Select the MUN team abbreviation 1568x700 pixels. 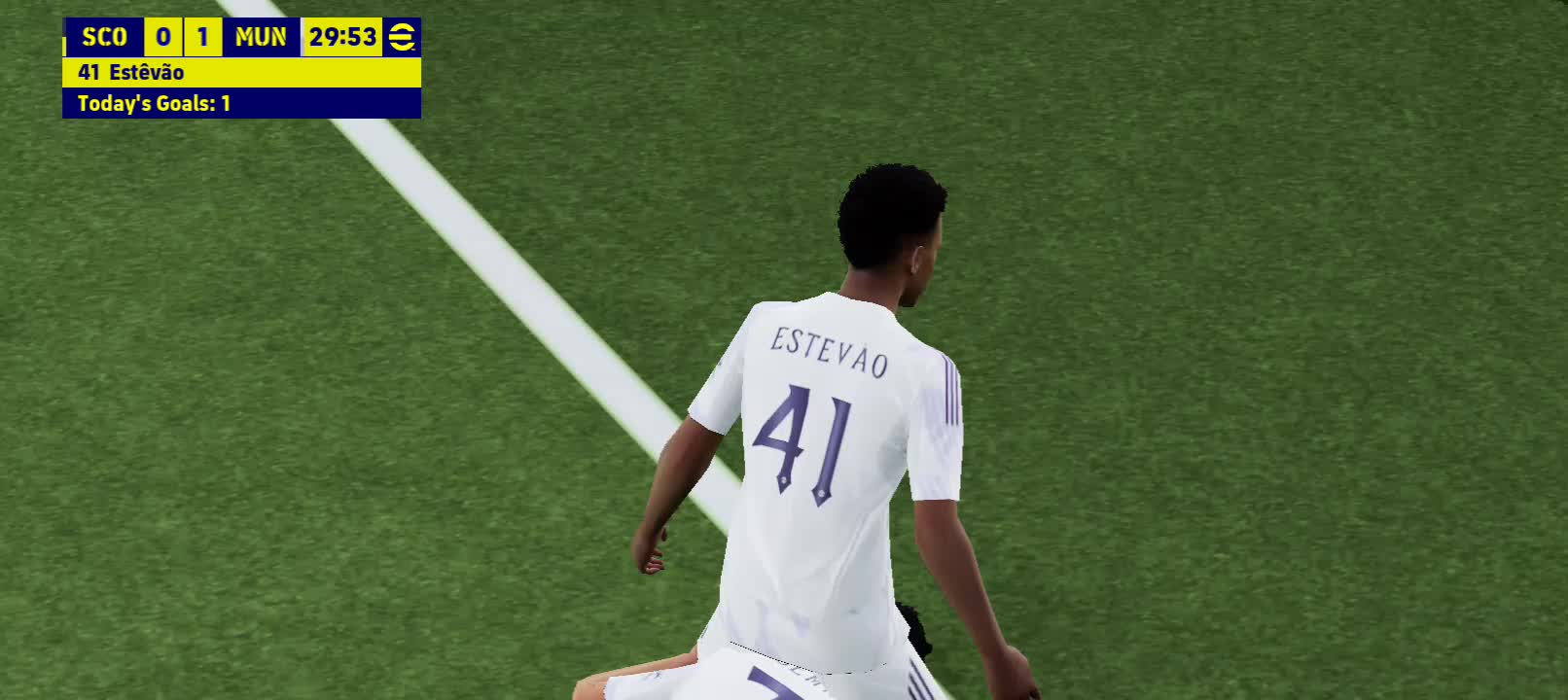point(259,37)
